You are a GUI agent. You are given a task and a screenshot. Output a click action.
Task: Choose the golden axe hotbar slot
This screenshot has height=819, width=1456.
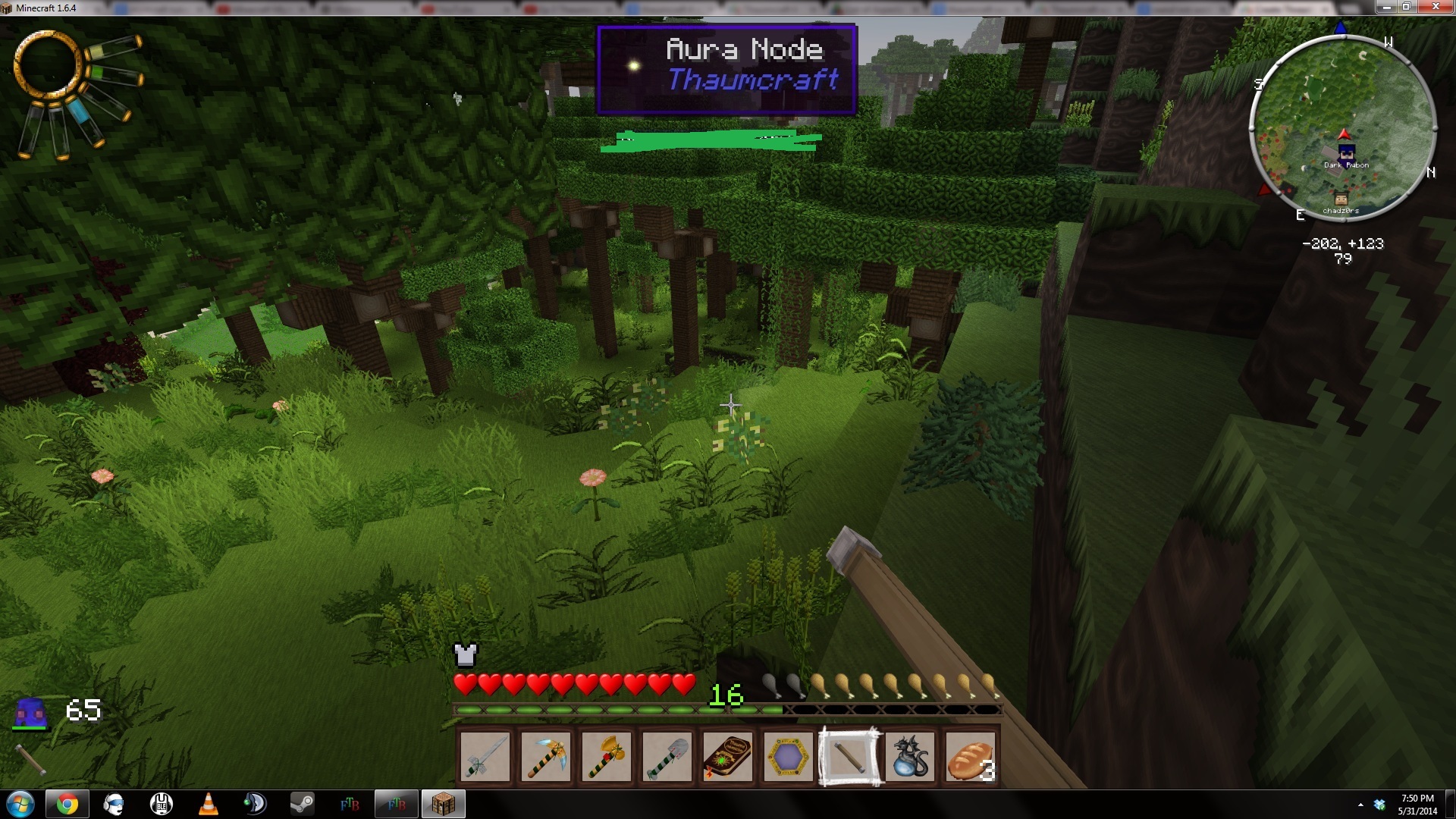(607, 757)
